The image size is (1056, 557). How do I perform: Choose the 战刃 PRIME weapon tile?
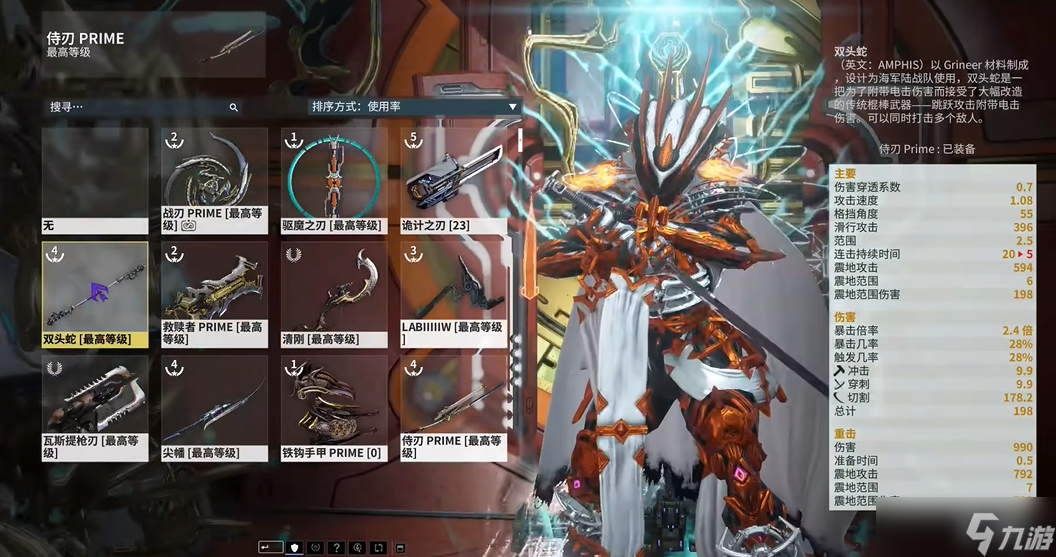tap(214, 180)
